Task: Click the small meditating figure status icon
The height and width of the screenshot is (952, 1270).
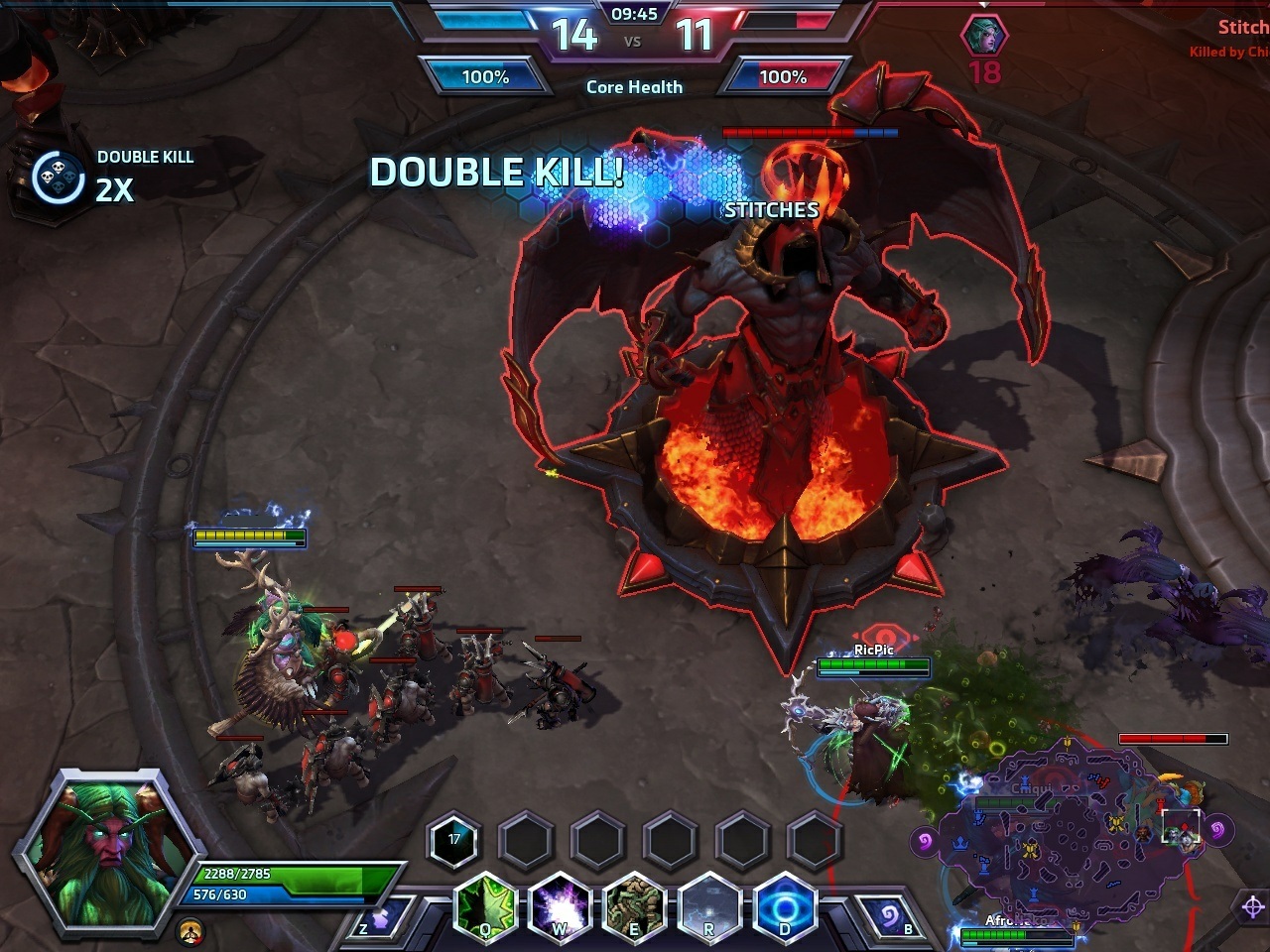Action: tap(190, 931)
